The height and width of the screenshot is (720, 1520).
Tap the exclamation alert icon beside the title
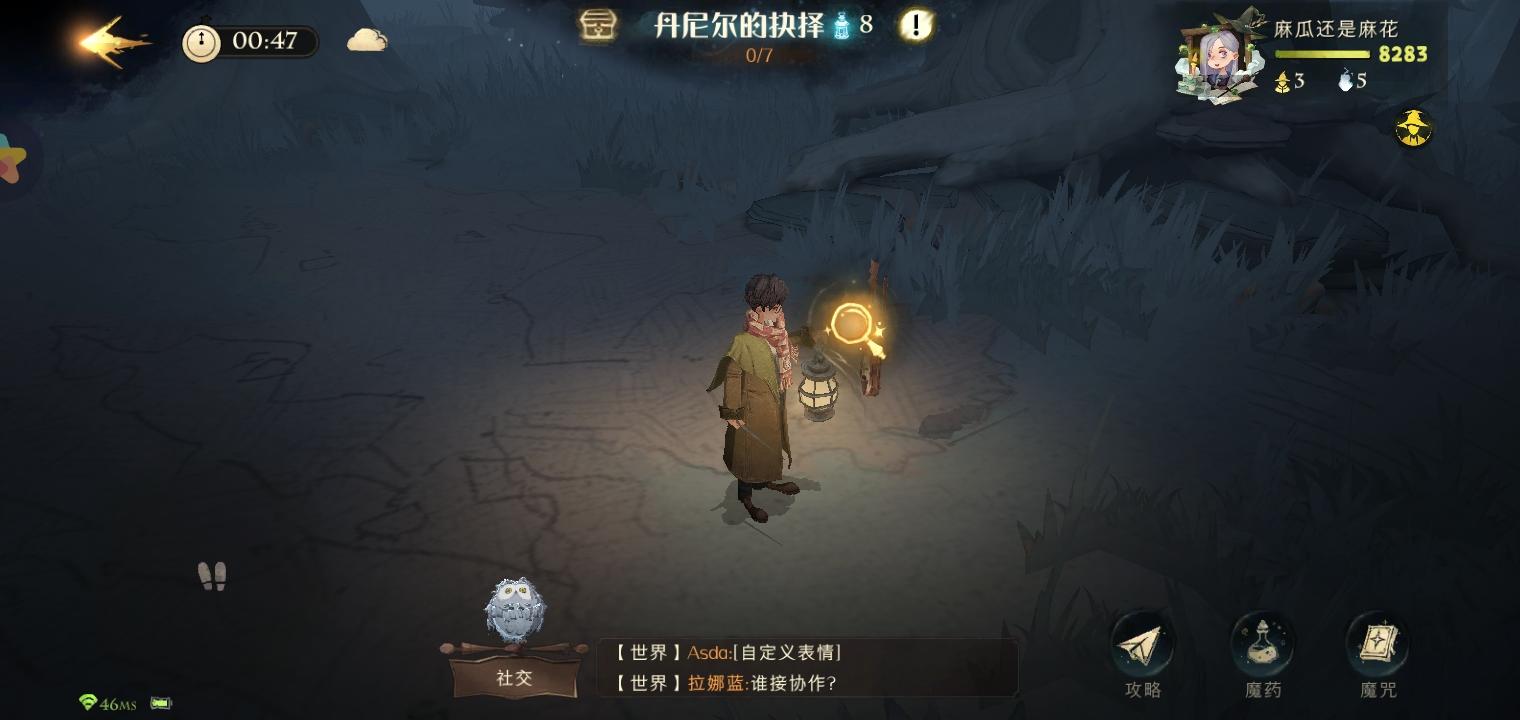(x=913, y=27)
